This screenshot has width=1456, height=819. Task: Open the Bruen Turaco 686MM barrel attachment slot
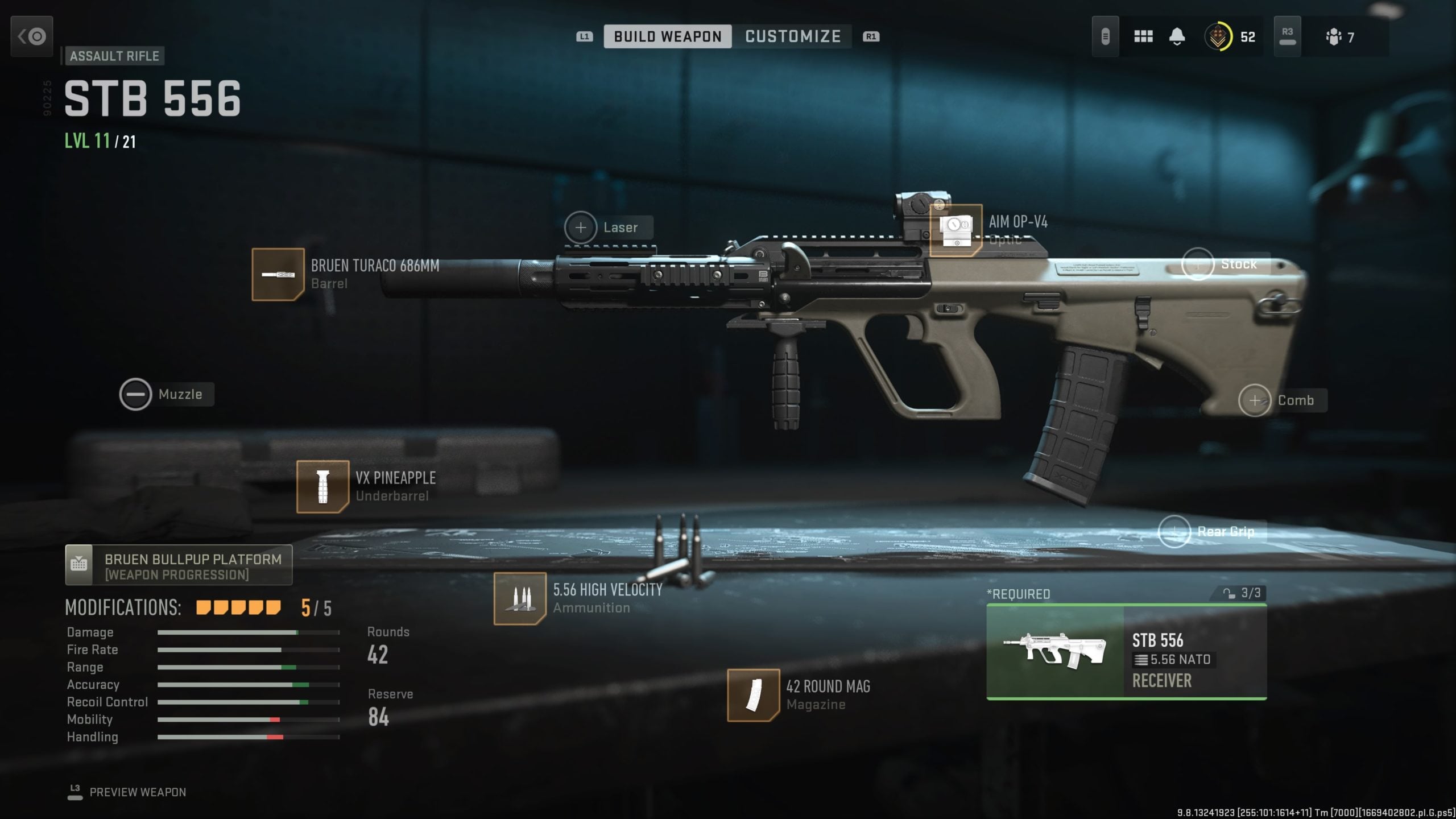click(278, 275)
